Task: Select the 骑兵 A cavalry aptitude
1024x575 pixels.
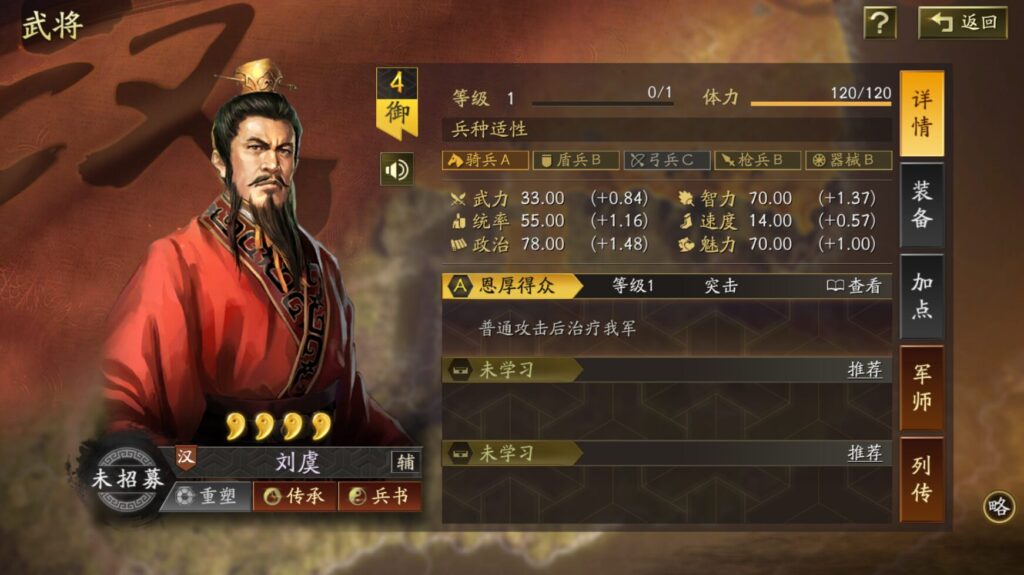Action: (485, 160)
